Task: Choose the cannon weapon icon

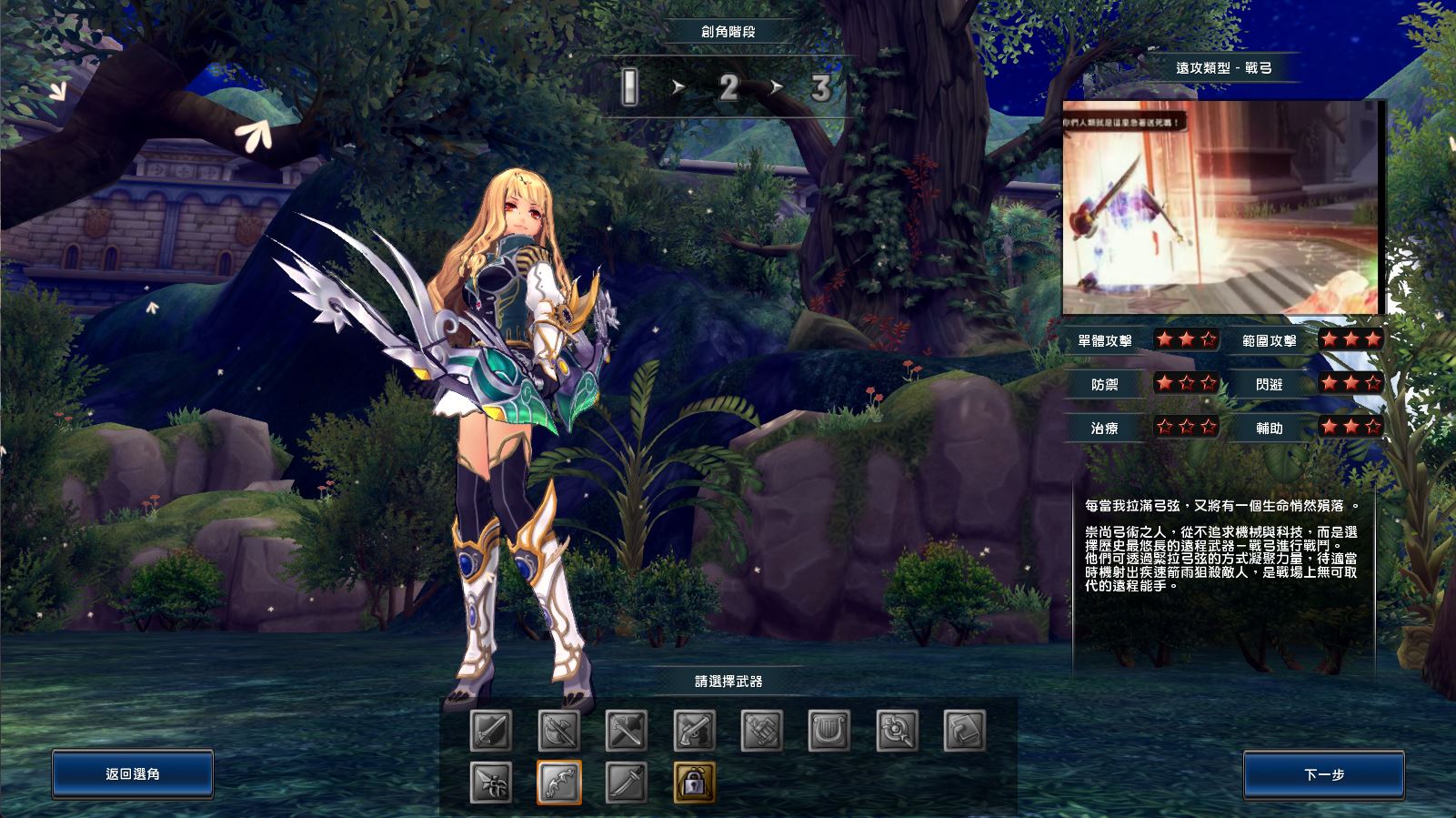Action: pyautogui.click(x=761, y=731)
